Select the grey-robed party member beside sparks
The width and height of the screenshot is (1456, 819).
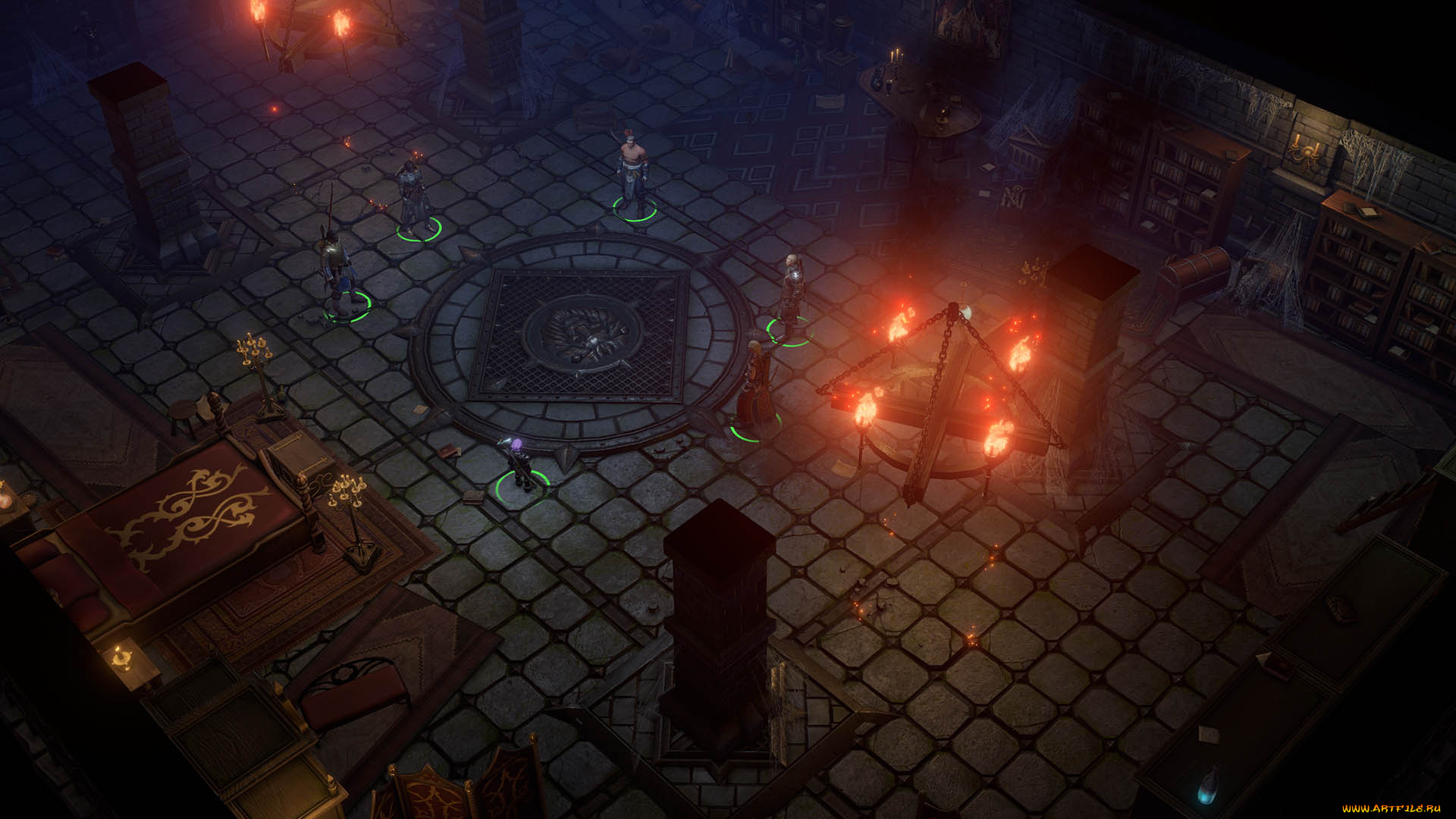(x=413, y=196)
